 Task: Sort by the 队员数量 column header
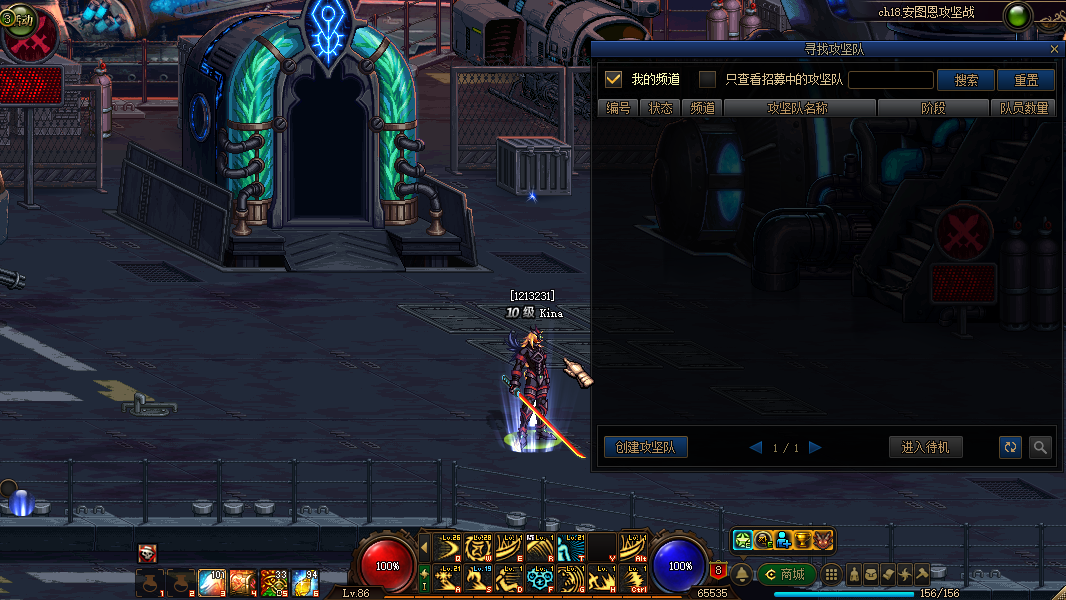click(x=1024, y=108)
